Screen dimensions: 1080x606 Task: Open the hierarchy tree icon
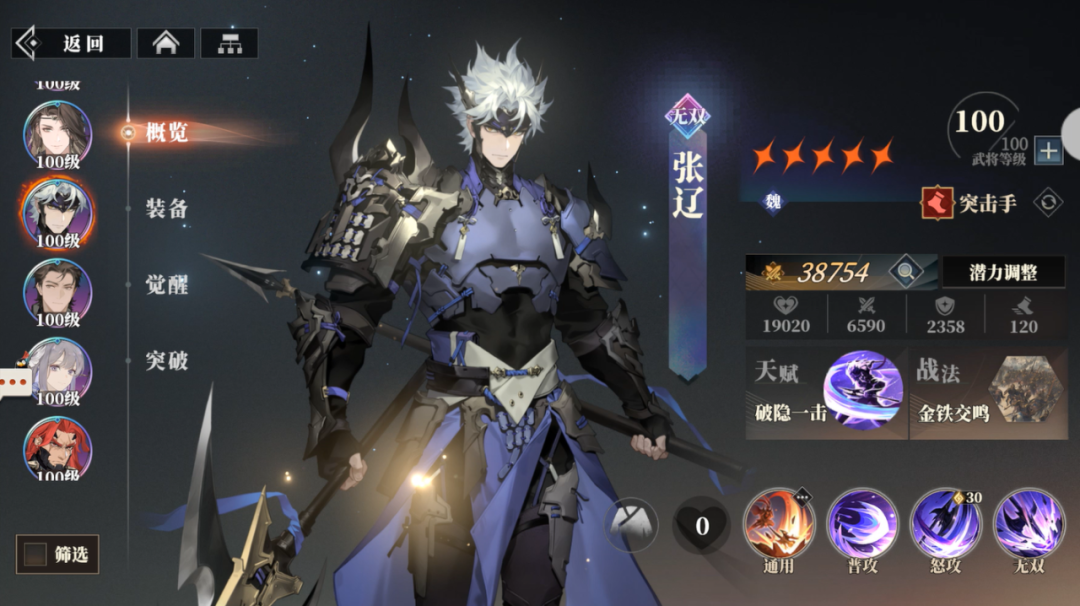tap(229, 43)
